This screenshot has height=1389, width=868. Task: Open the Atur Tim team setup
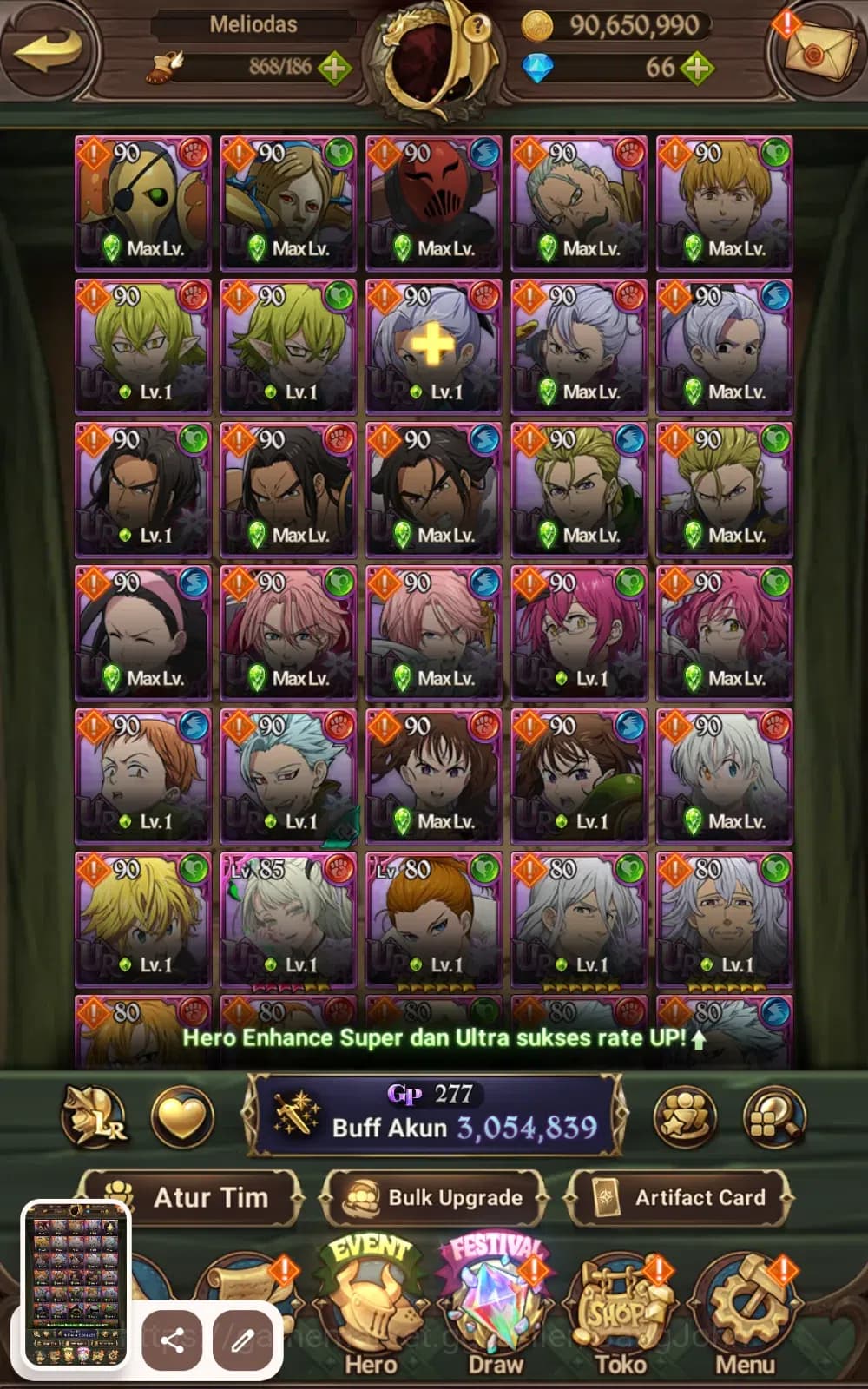(x=192, y=1198)
